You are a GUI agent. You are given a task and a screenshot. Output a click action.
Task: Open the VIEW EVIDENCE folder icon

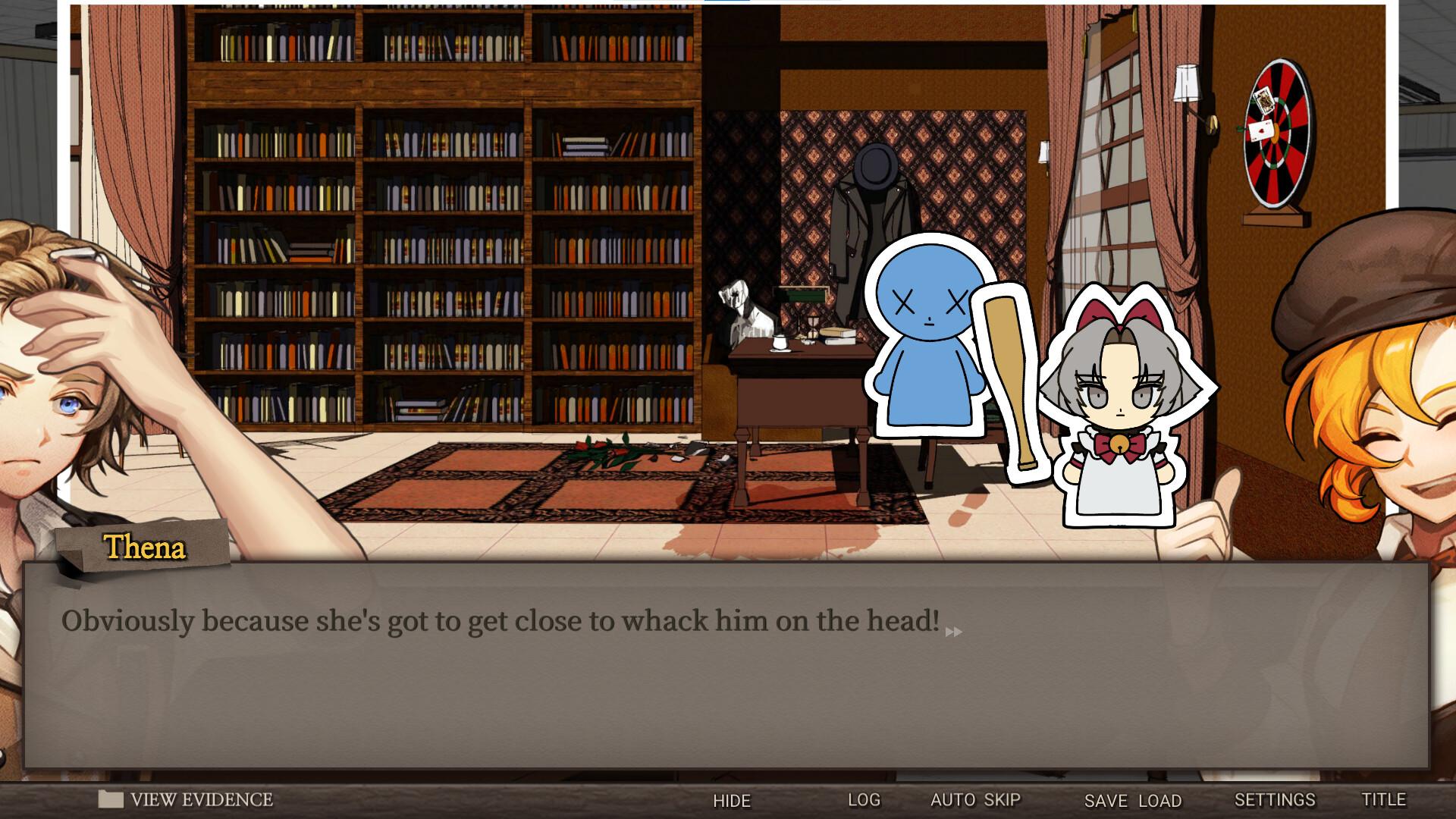coord(112,799)
